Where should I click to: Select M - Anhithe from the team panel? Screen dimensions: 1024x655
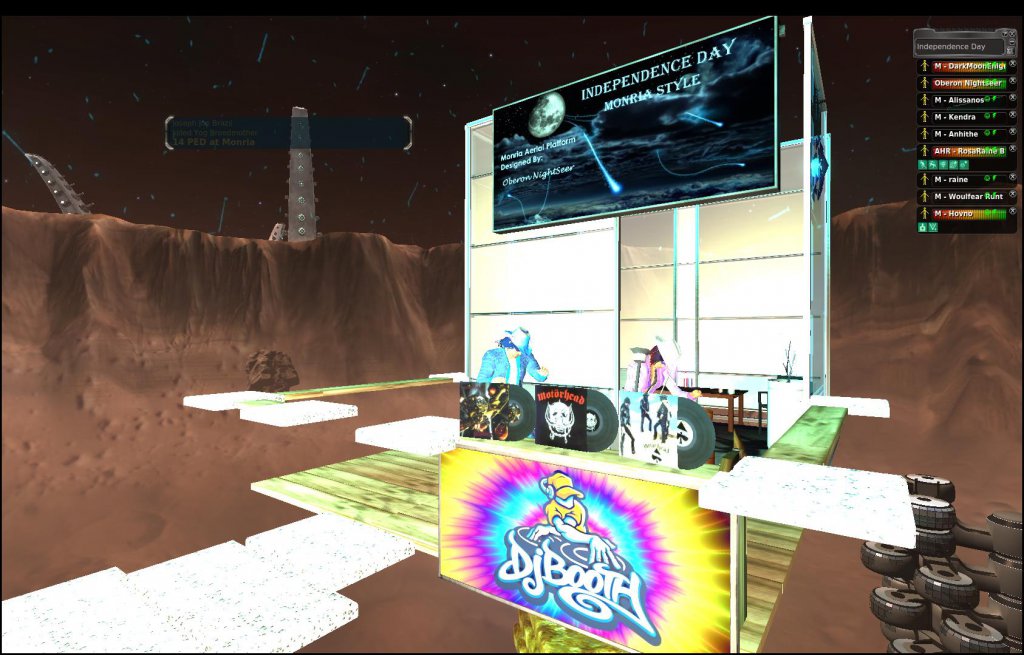tap(956, 135)
